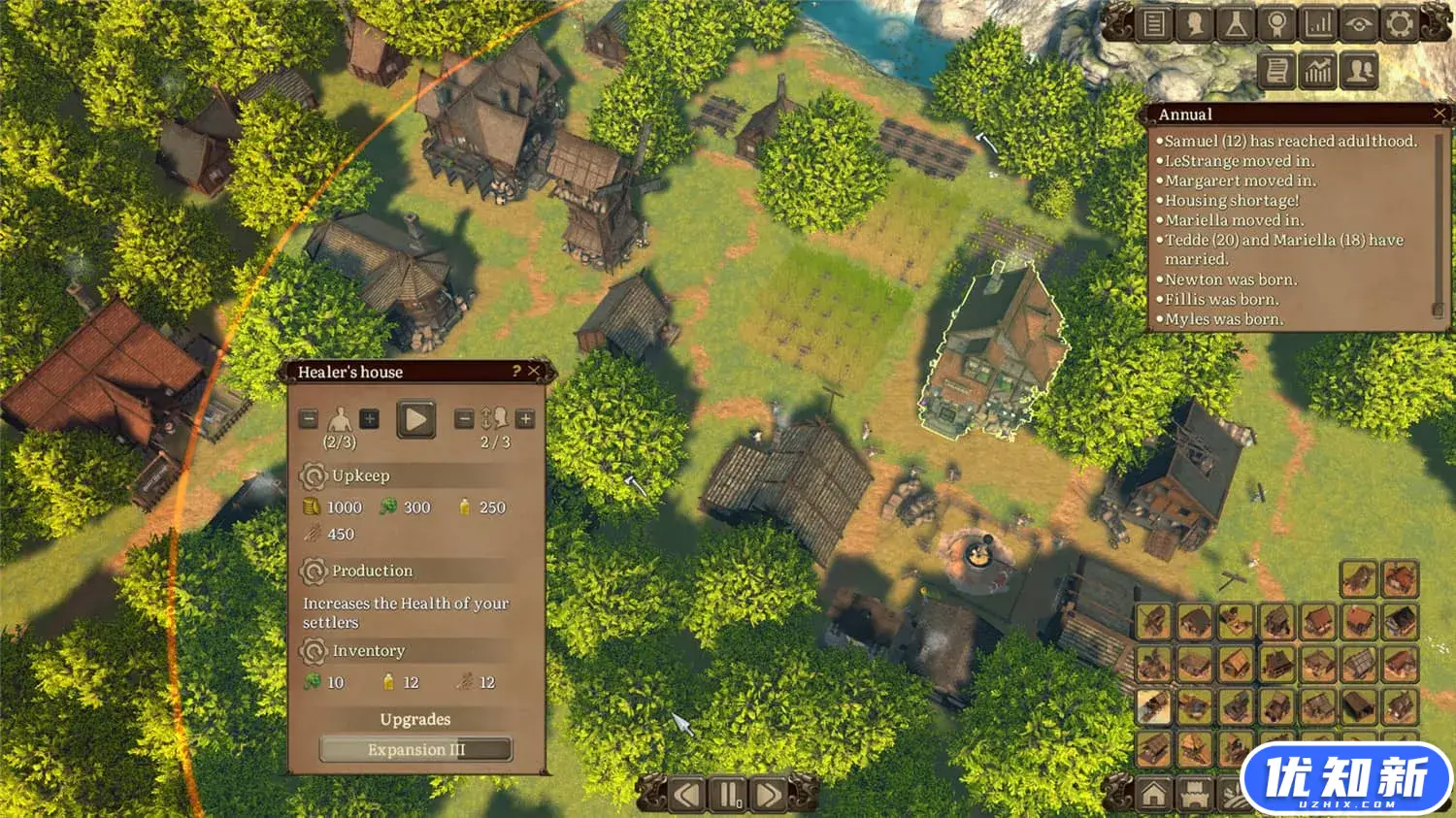The width and height of the screenshot is (1456, 818).
Task: Show the achievements ribbon panel
Action: point(1276,23)
